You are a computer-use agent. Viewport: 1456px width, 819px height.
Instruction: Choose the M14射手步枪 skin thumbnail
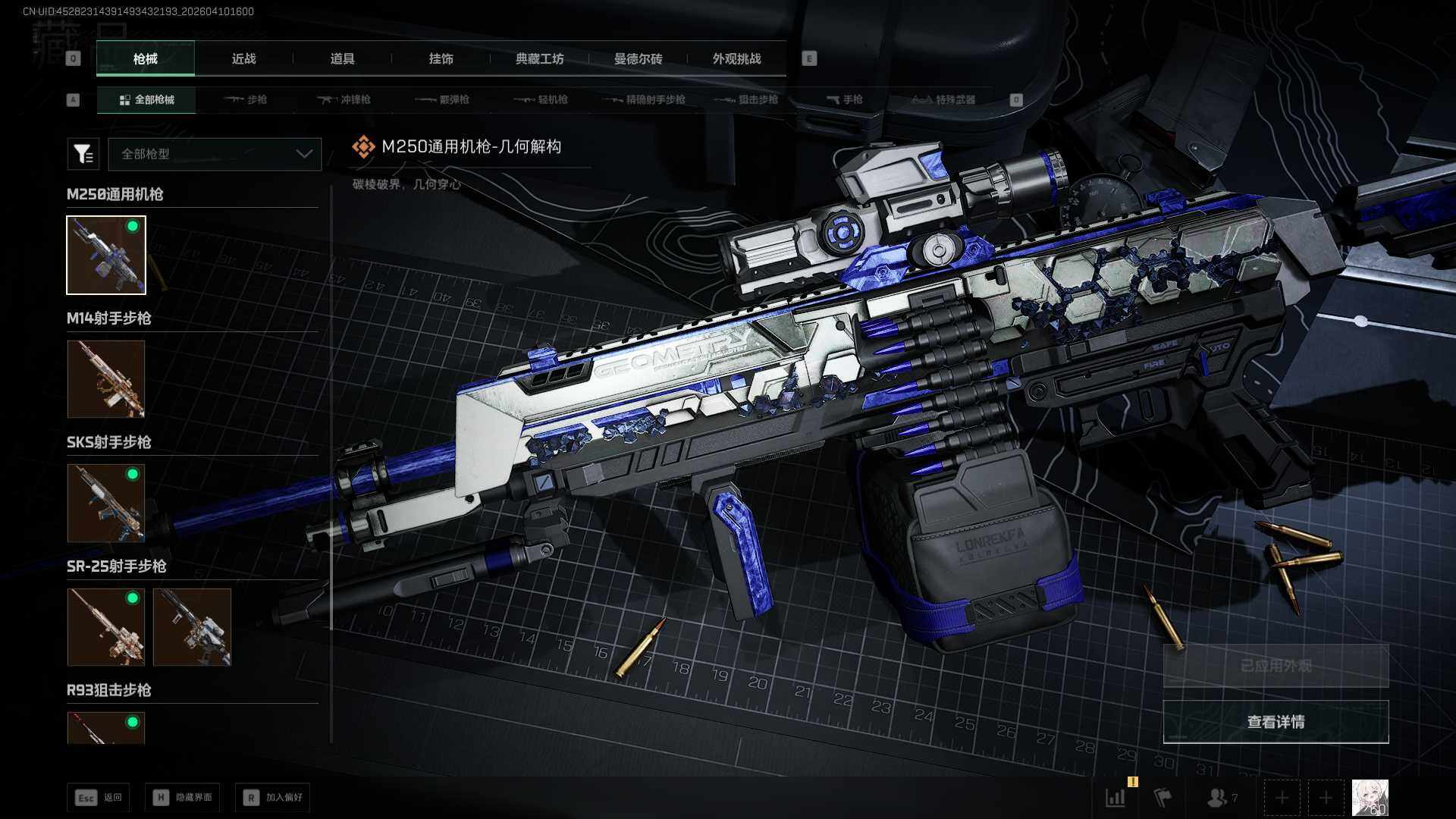106,379
